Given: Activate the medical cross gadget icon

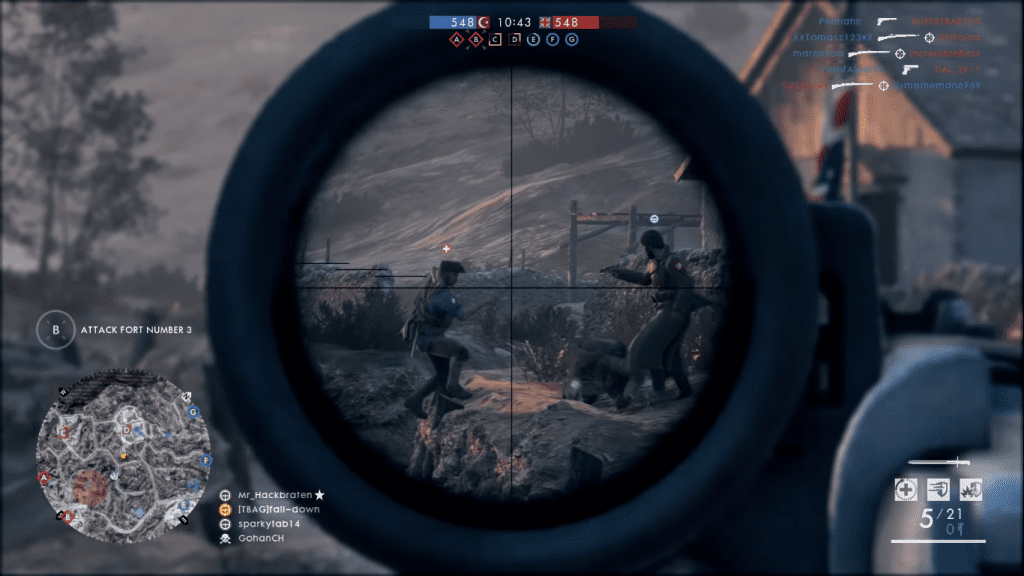Looking at the screenshot, I should coord(906,489).
